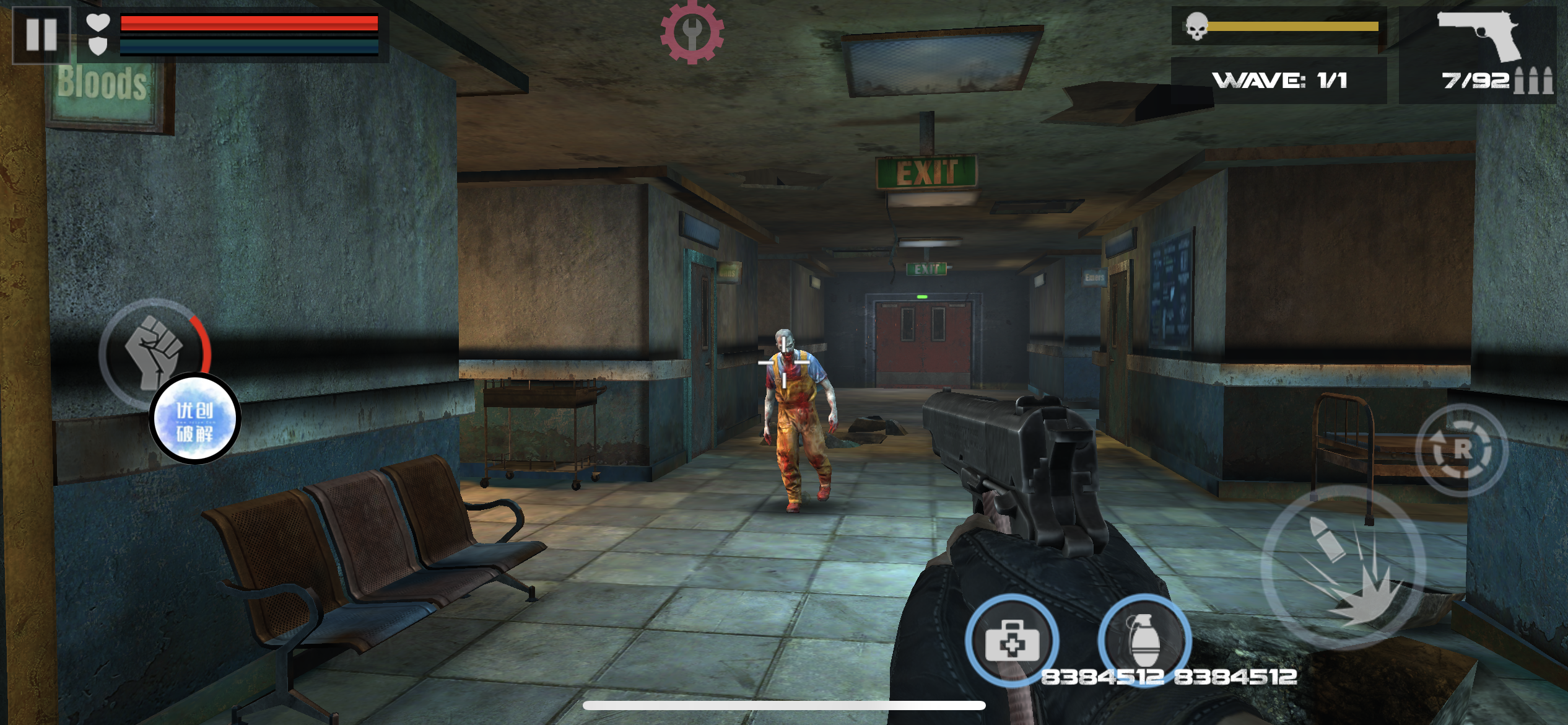
Task: Tap the heart icon near the health bar
Action: click(x=97, y=22)
